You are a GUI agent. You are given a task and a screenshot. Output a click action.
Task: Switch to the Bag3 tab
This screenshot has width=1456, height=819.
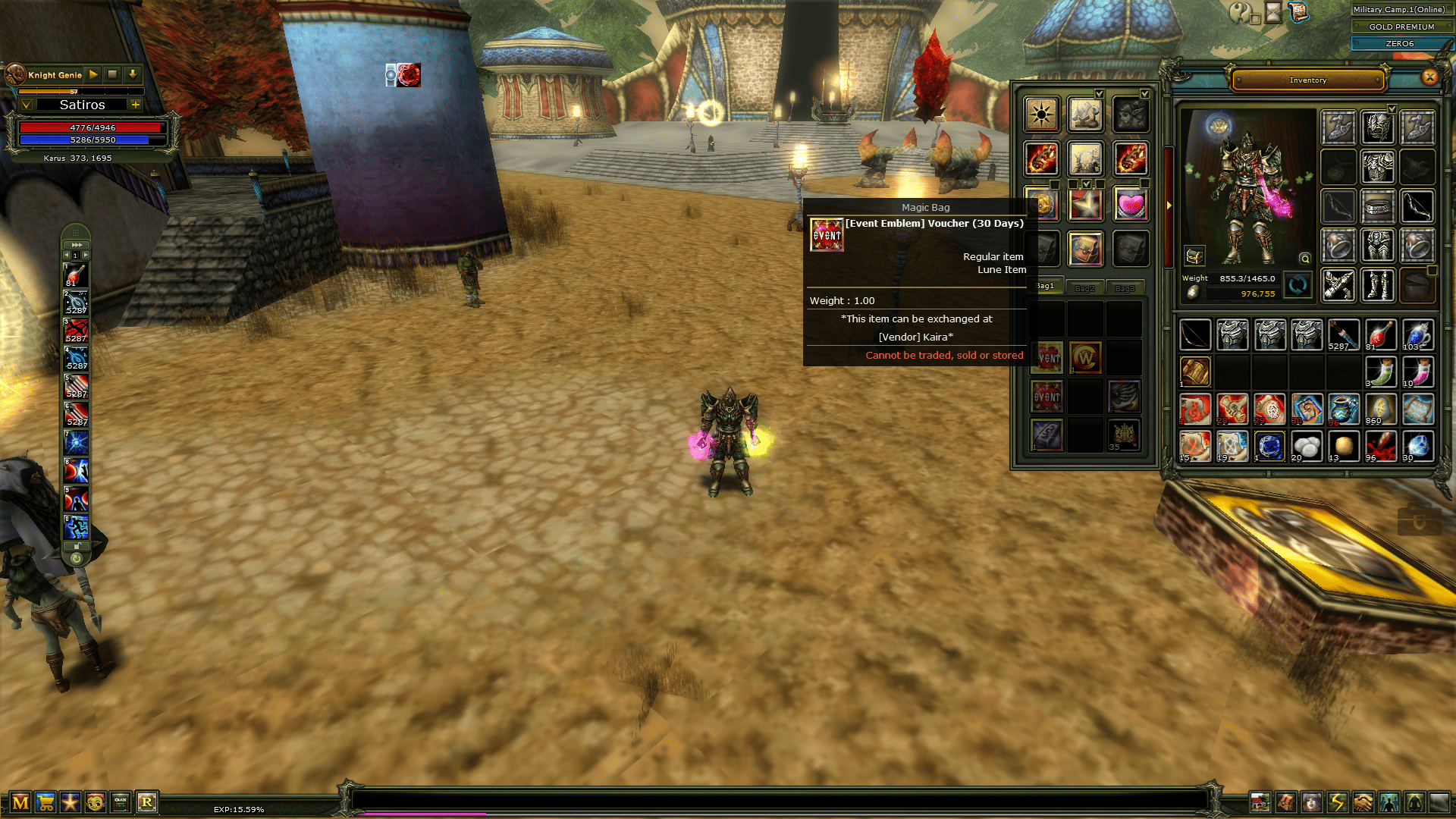click(1125, 288)
